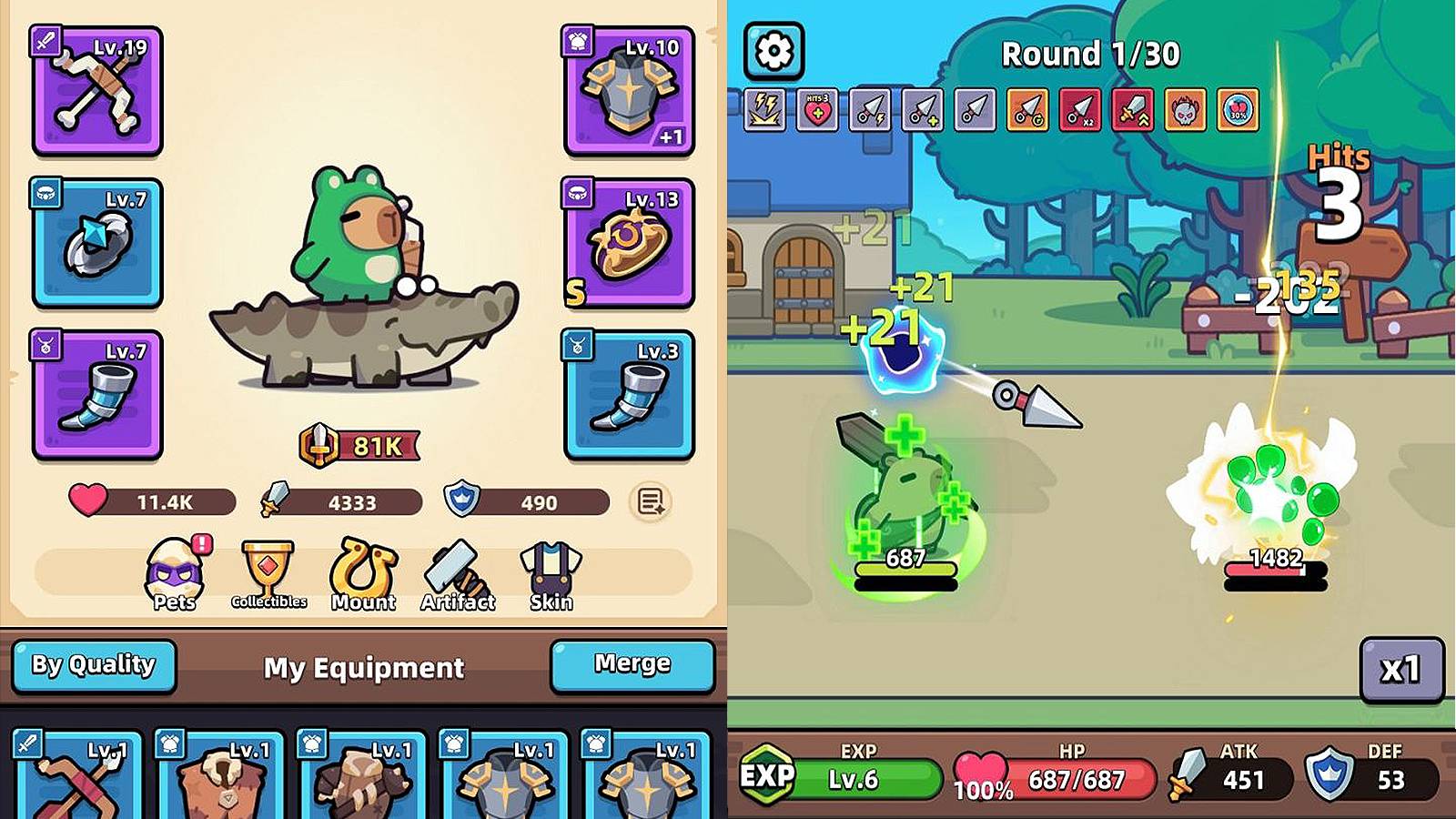The image size is (1456, 819).
Task: Select the Lv.10 chest armor slot
Action: pos(629,91)
